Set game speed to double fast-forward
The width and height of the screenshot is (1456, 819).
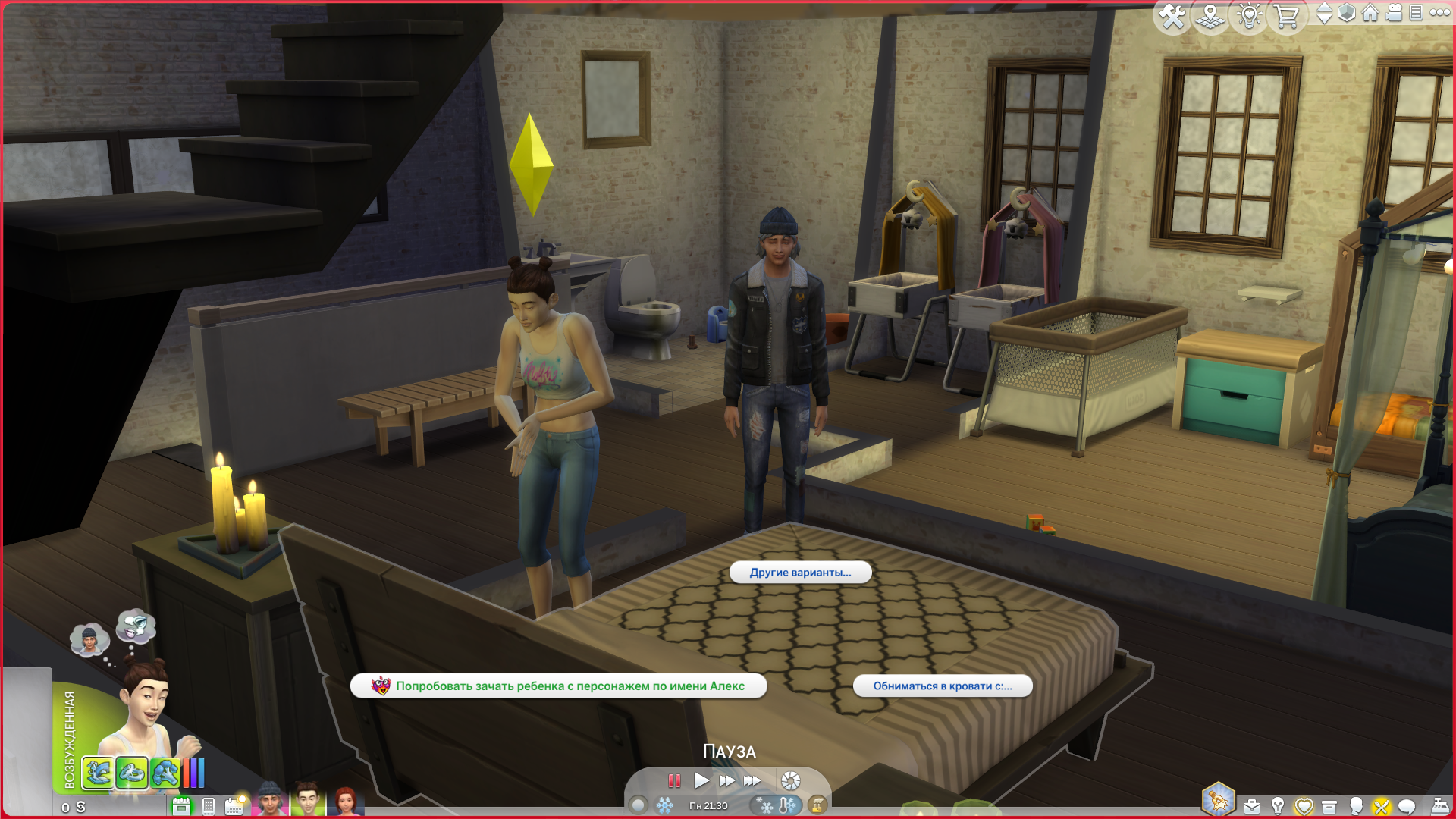tap(726, 780)
